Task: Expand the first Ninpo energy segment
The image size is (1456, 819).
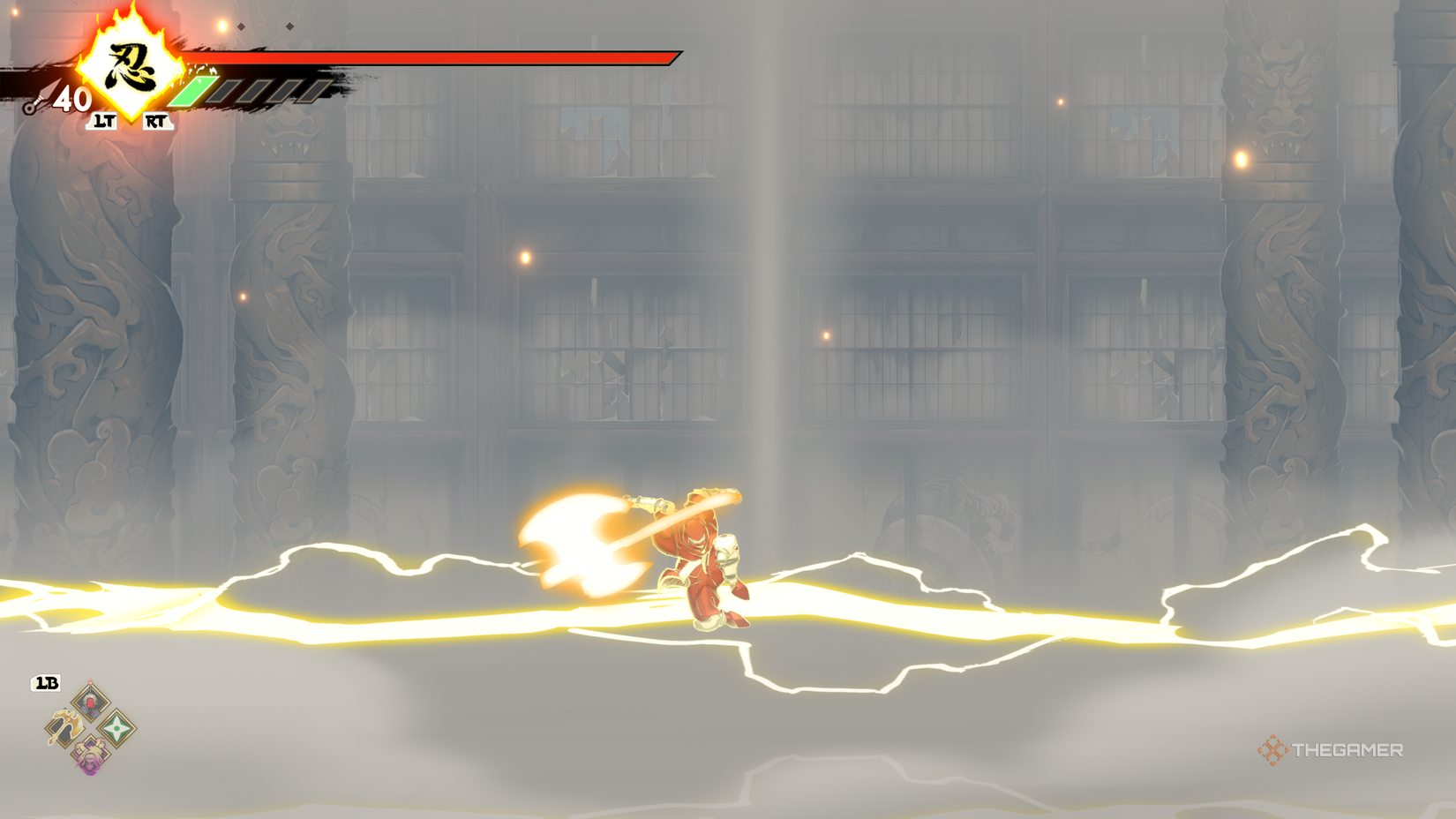Action: pos(196,91)
